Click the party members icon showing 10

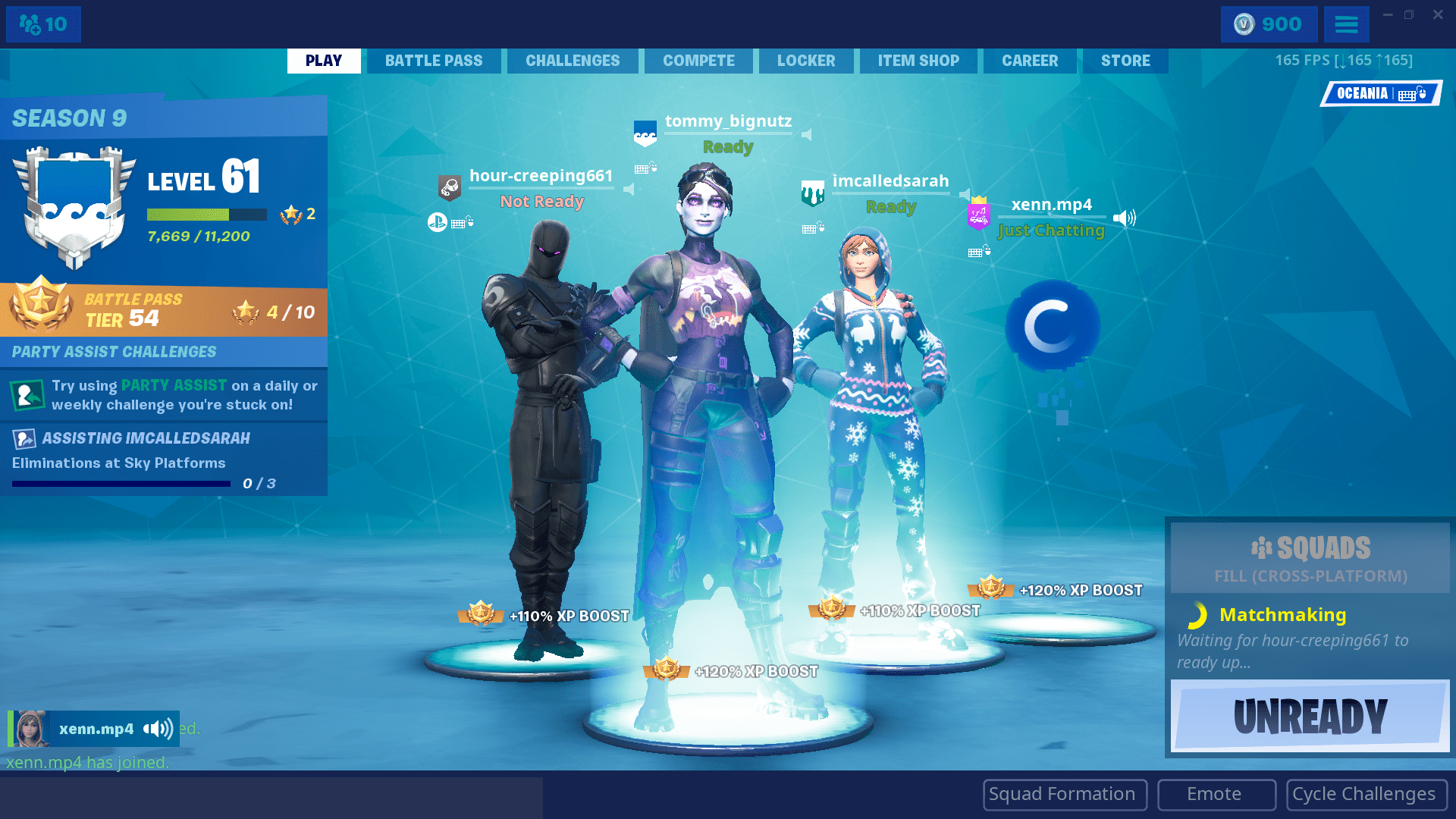[42, 24]
